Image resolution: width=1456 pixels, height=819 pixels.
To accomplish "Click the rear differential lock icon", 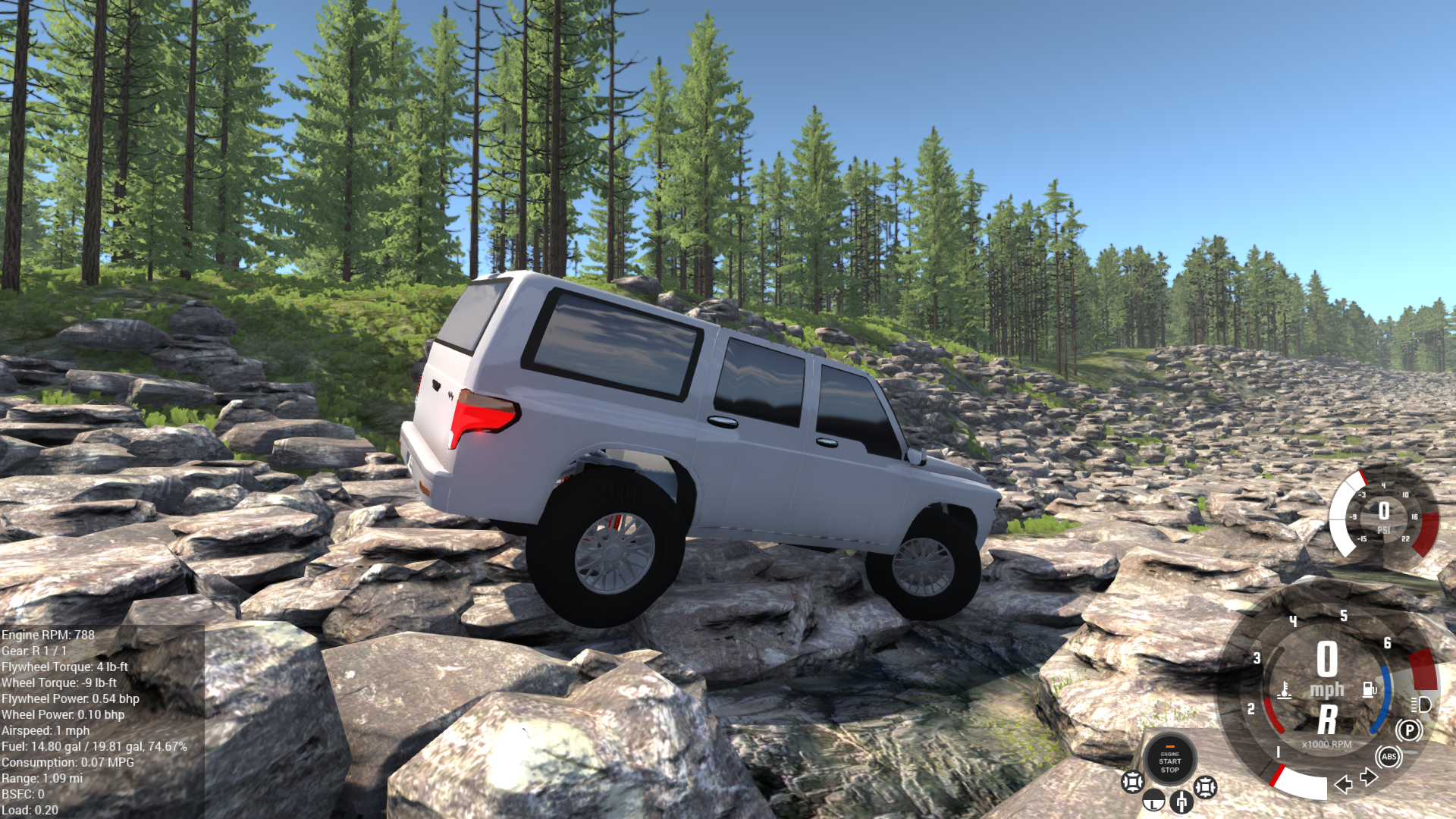I will coord(1204,789).
